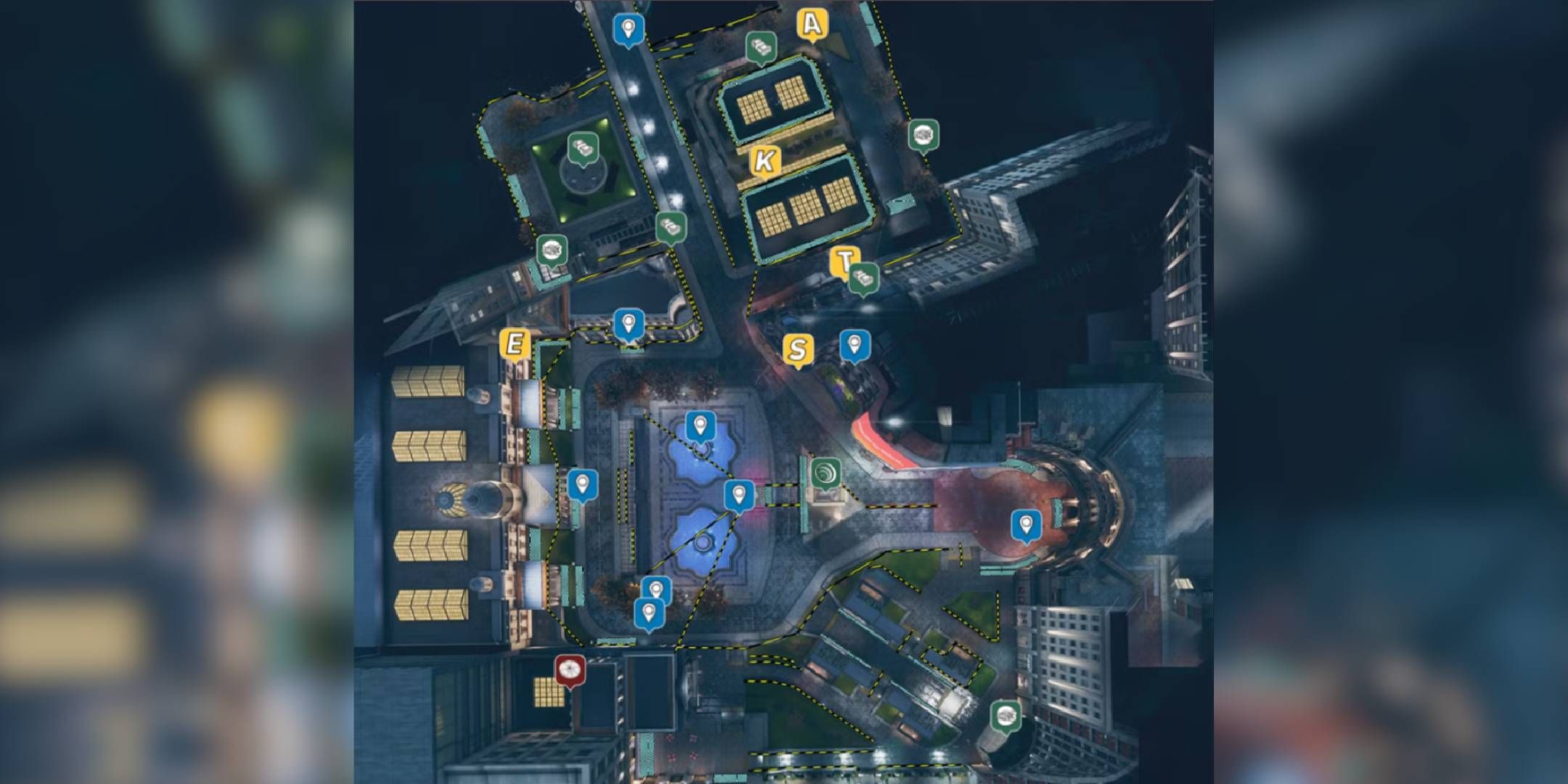Click the green ctOS spiral marker near the plaza
The image size is (1568, 784).
826,473
